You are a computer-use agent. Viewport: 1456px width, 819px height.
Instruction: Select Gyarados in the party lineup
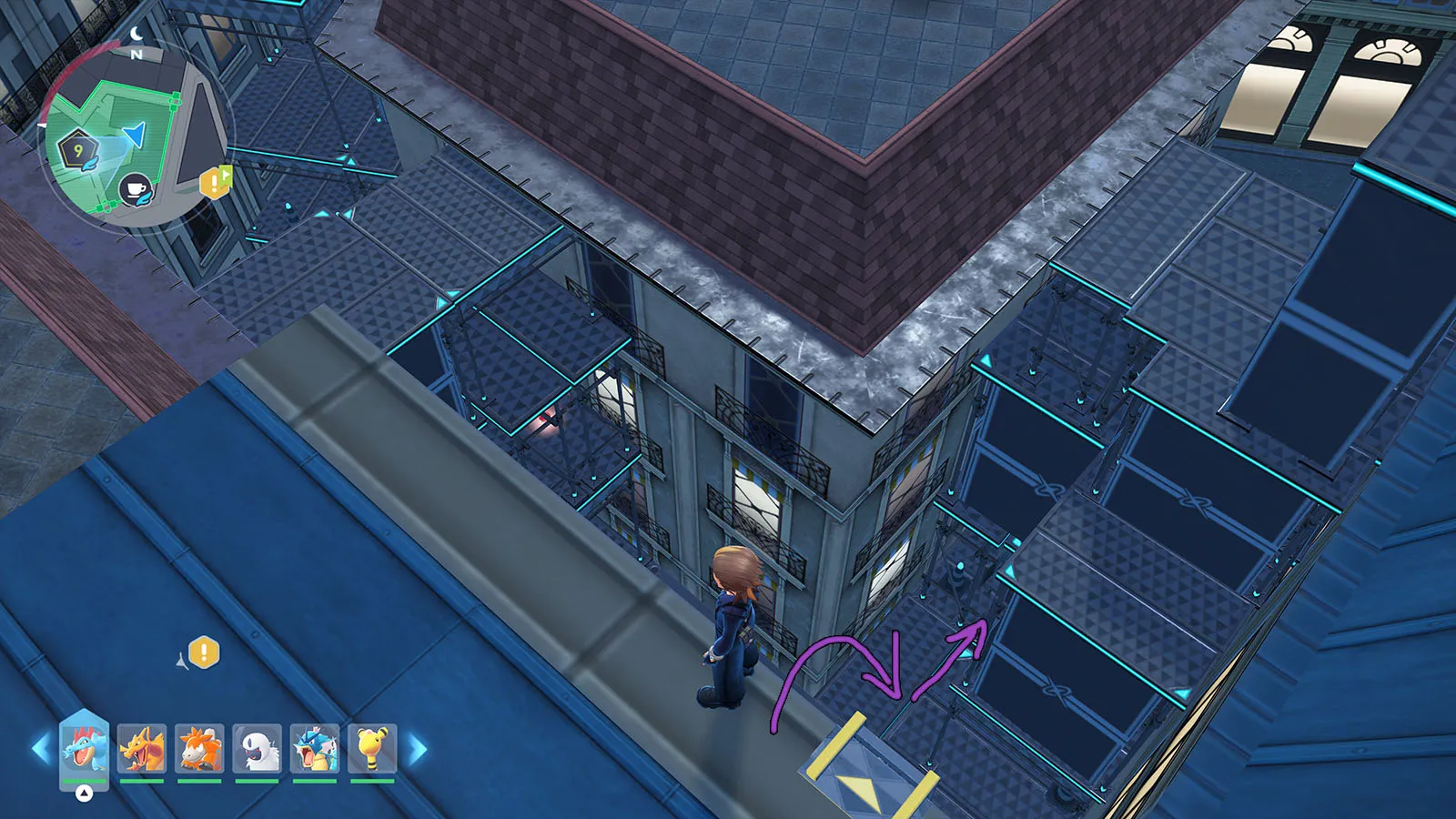(315, 748)
